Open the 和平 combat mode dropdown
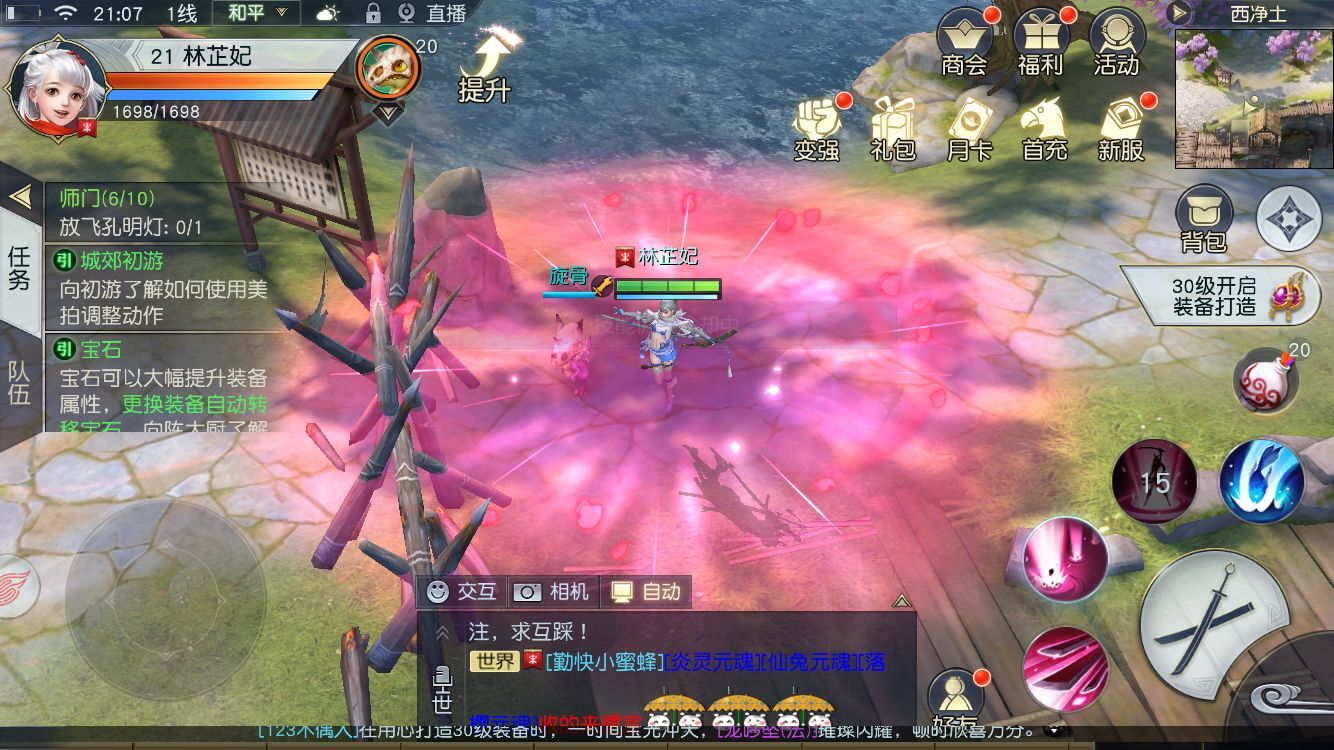The image size is (1334, 750). [256, 13]
